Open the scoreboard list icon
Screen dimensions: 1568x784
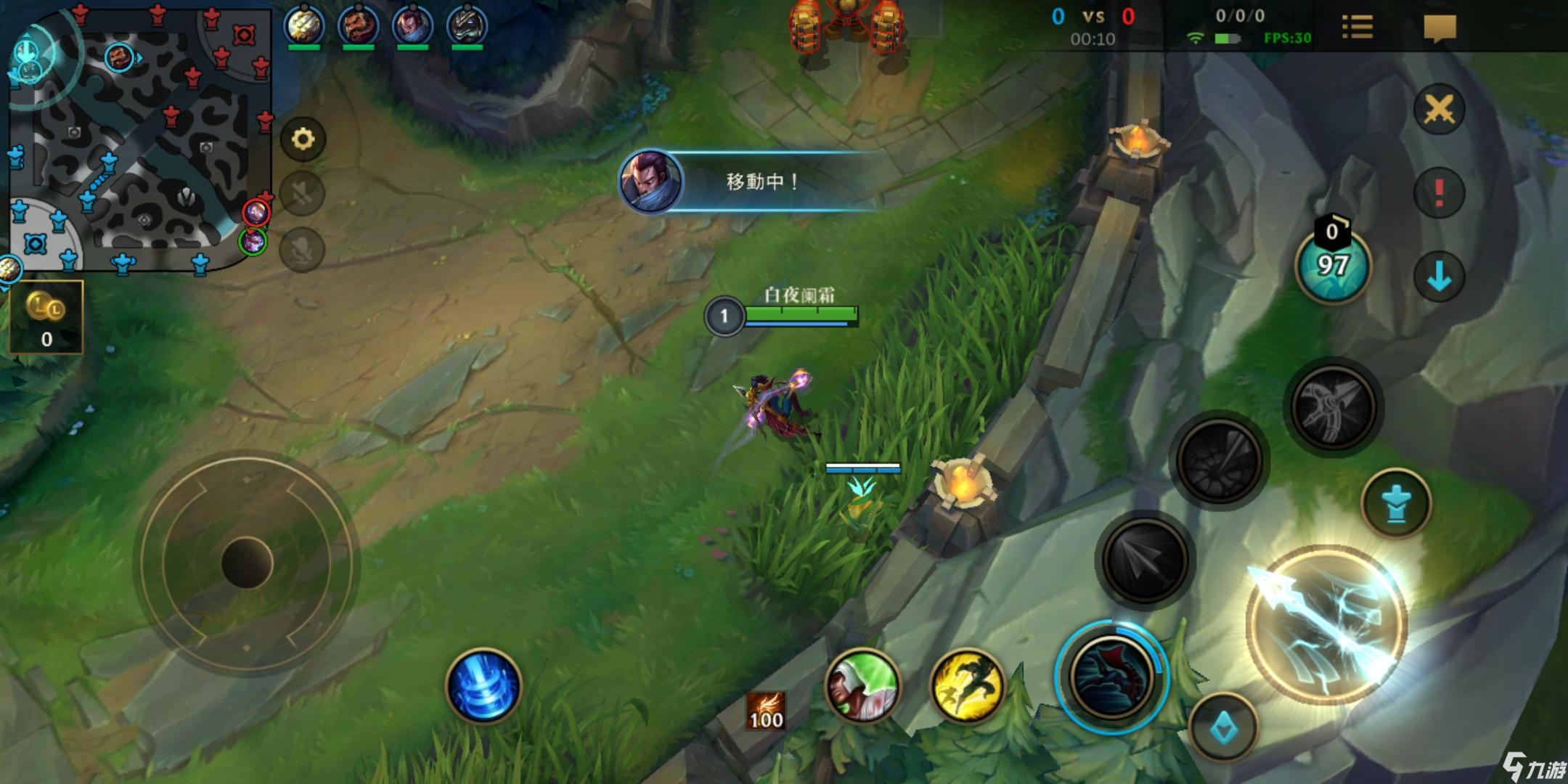pyautogui.click(x=1357, y=28)
